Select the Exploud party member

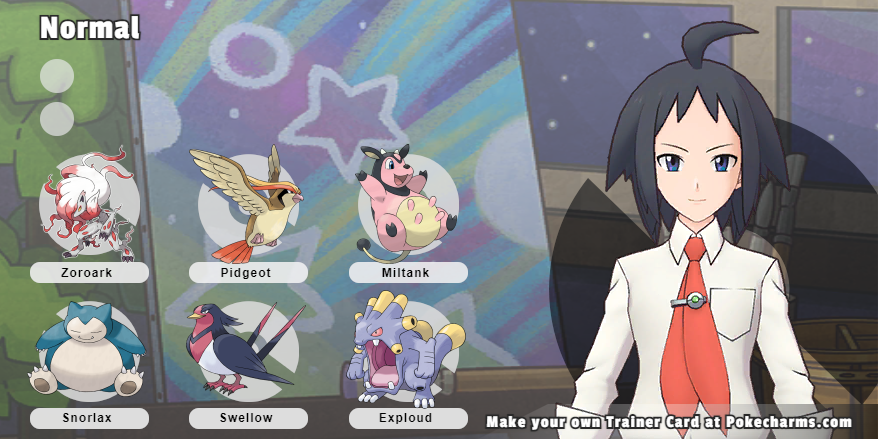[407, 350]
